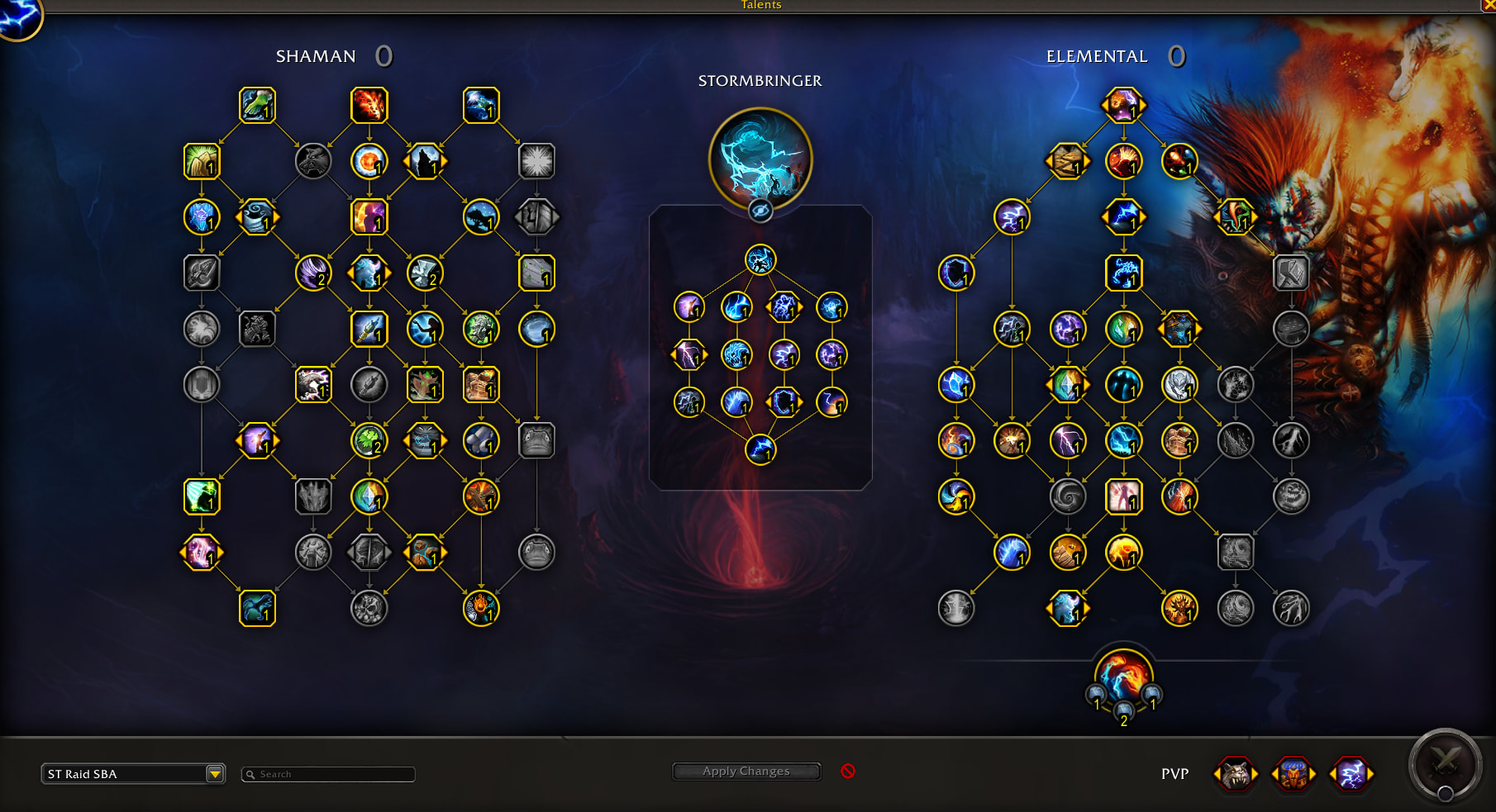Image resolution: width=1496 pixels, height=812 pixels.
Task: Close the Talents window
Action: click(1489, 5)
